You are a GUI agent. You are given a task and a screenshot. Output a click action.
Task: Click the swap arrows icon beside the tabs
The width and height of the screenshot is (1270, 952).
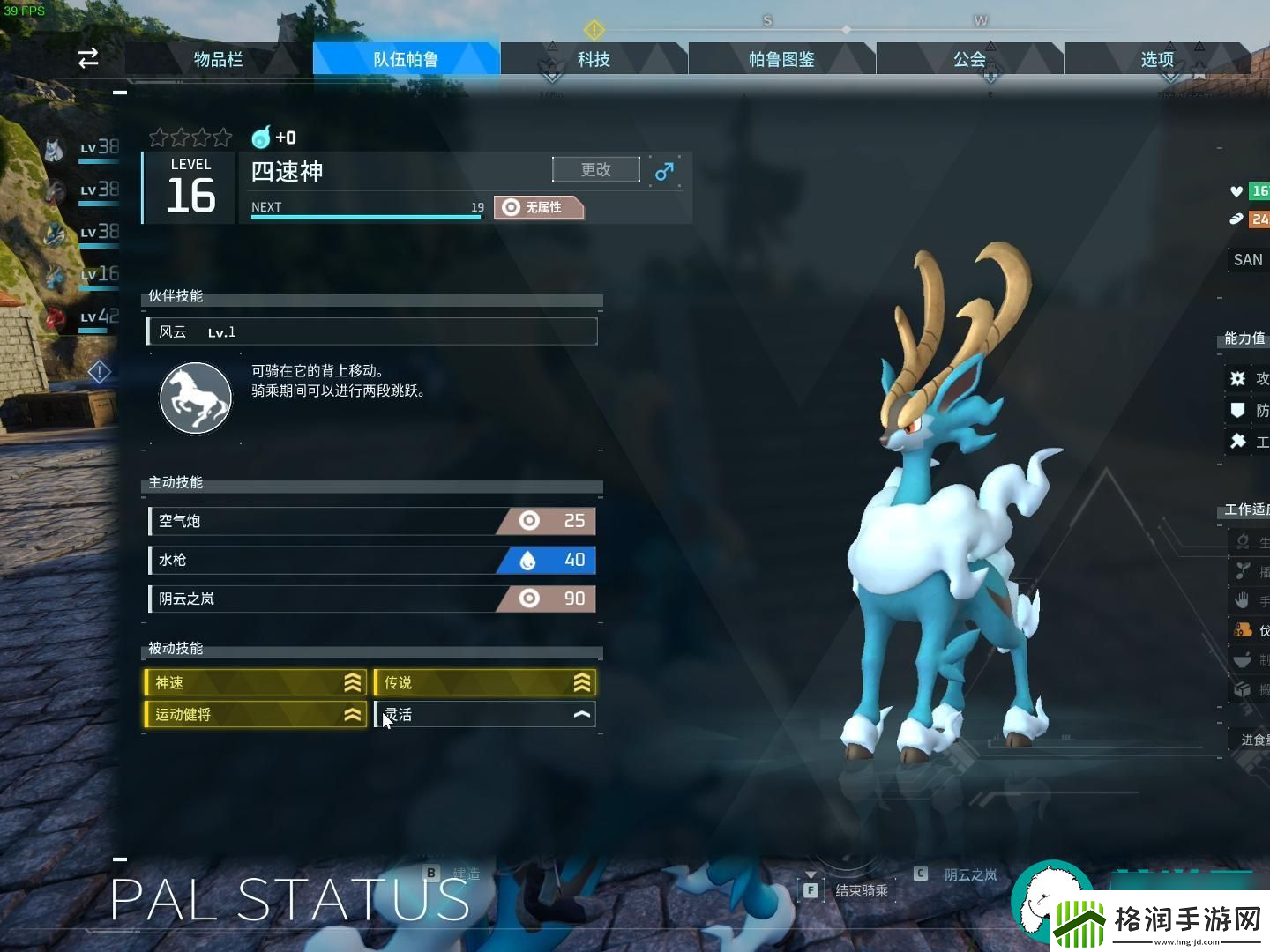coord(88,58)
